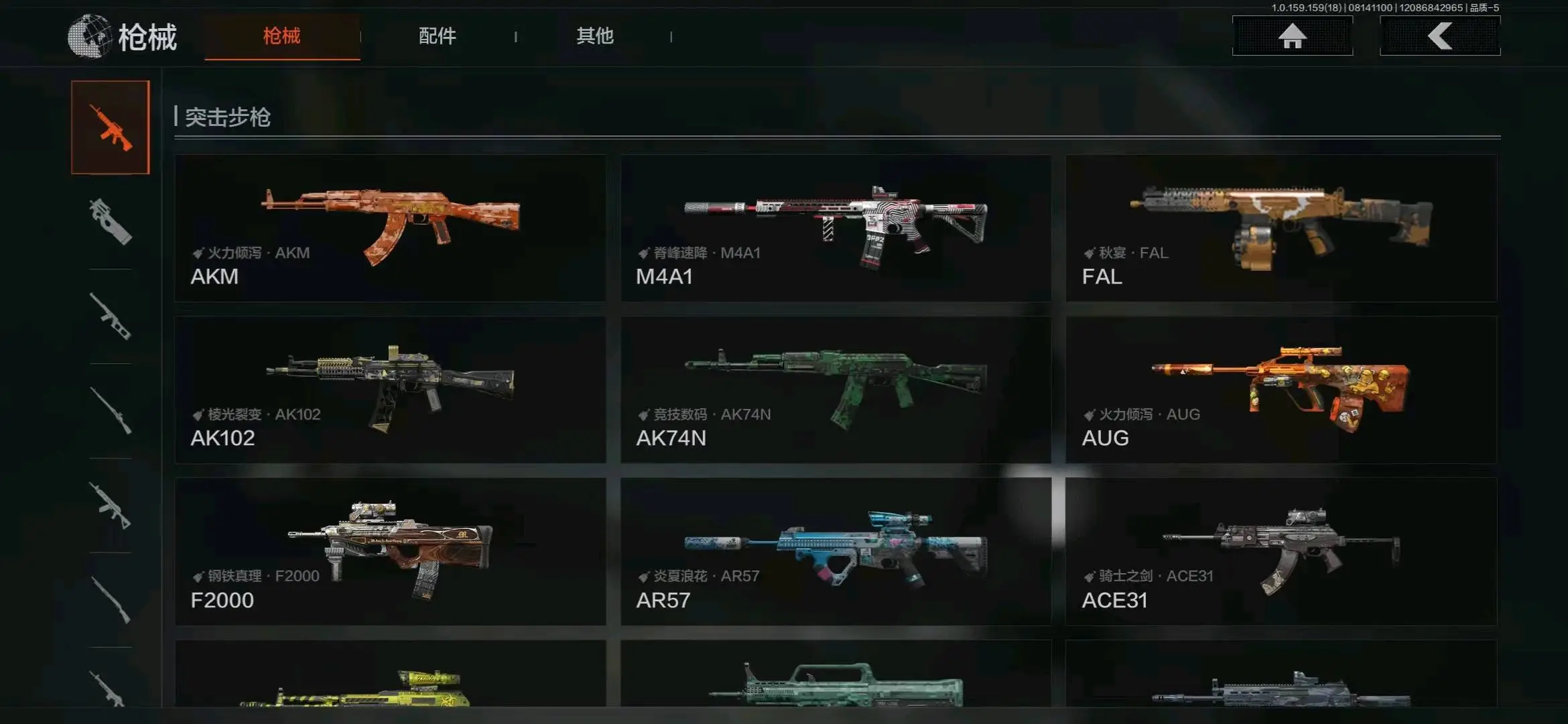1568x724 pixels.
Task: Choose the AR57 weapon card
Action: coord(835,552)
